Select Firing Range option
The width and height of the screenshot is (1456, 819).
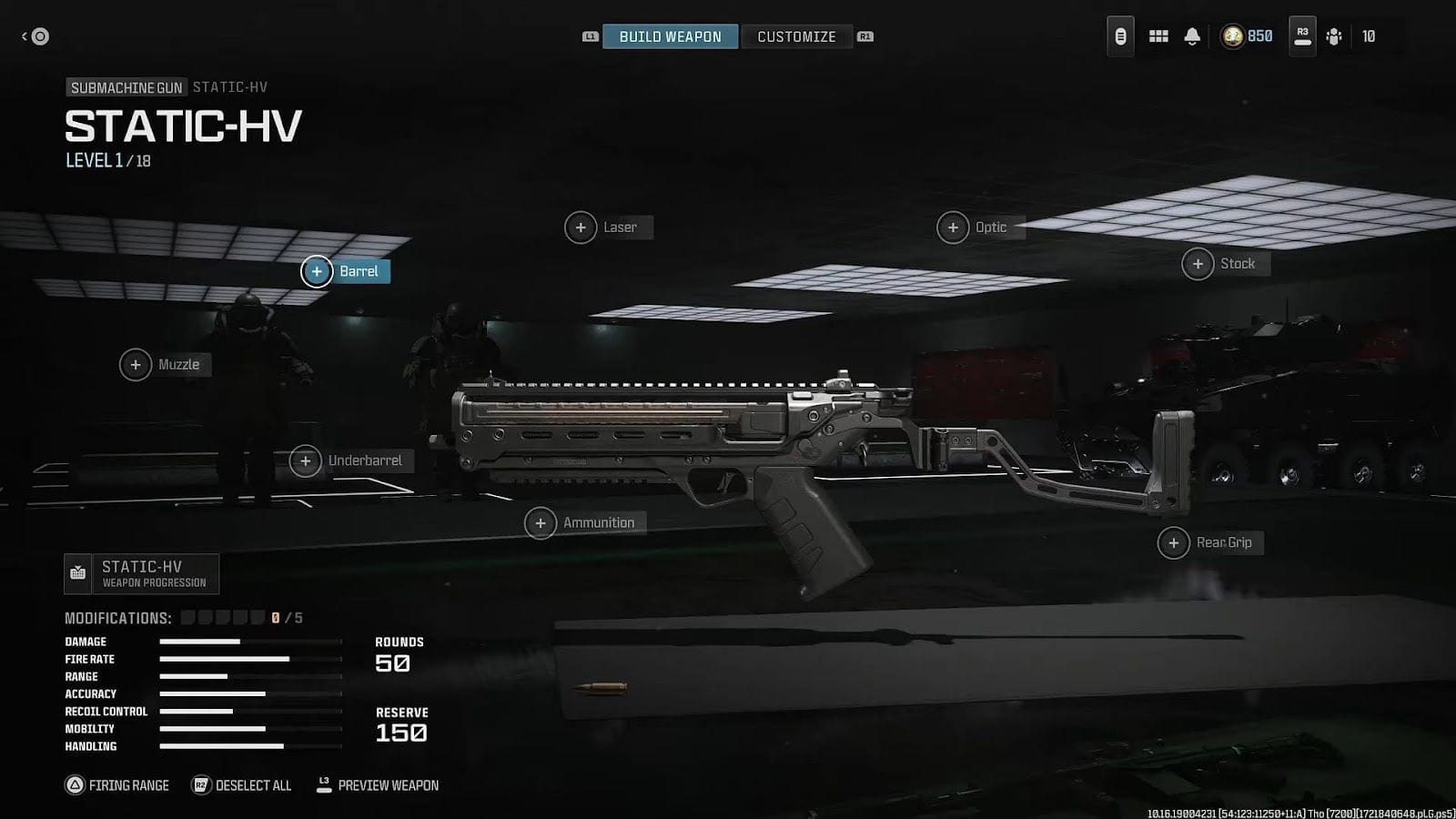click(x=116, y=784)
